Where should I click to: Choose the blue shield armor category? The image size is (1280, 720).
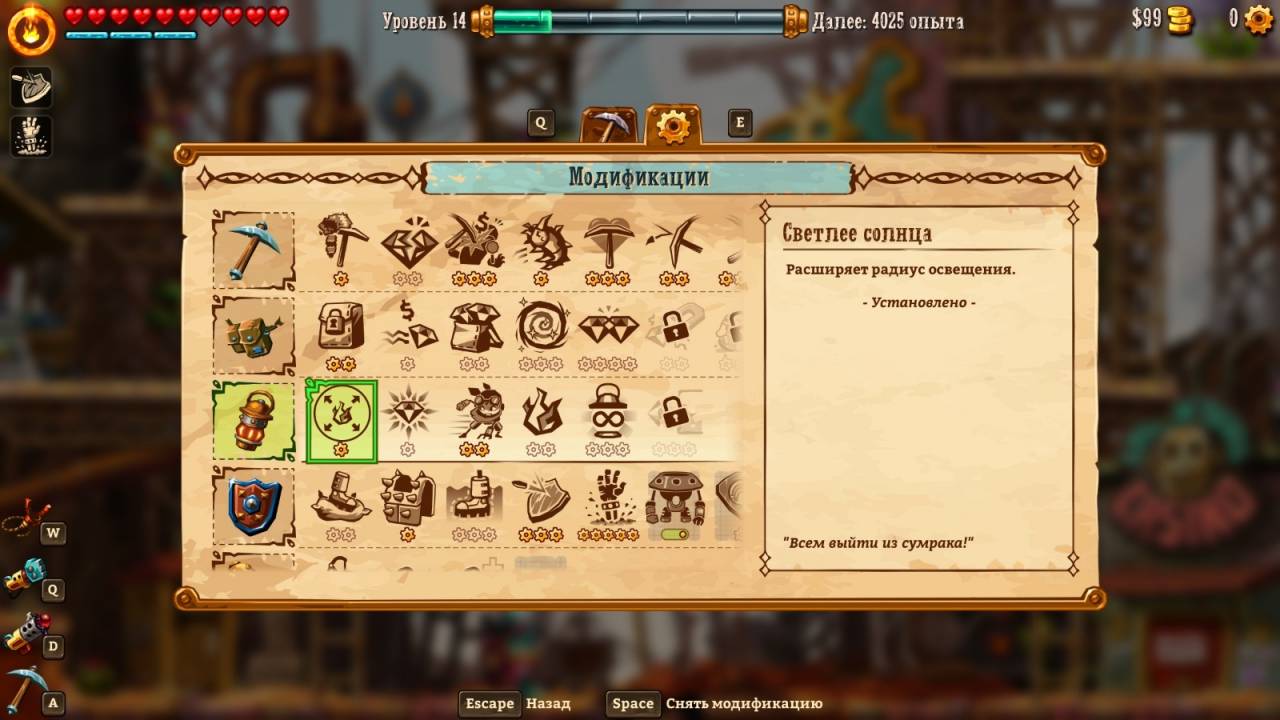coord(253,505)
